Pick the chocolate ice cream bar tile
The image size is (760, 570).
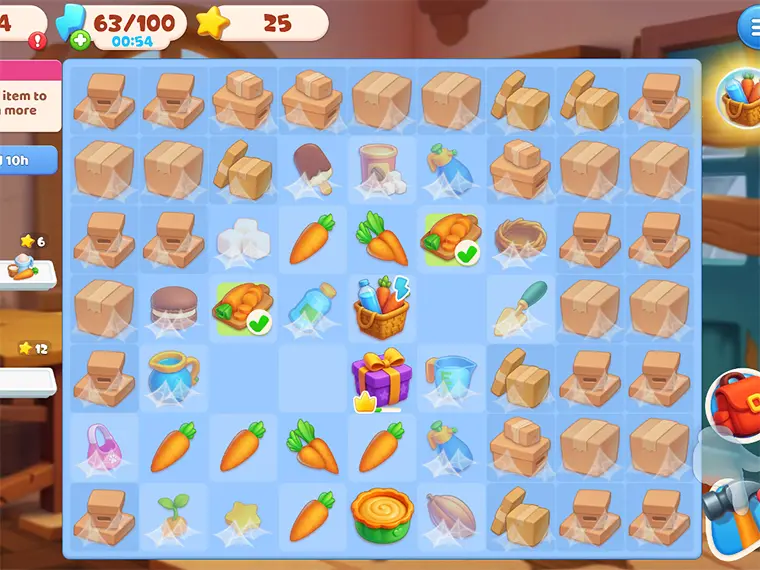click(x=312, y=170)
